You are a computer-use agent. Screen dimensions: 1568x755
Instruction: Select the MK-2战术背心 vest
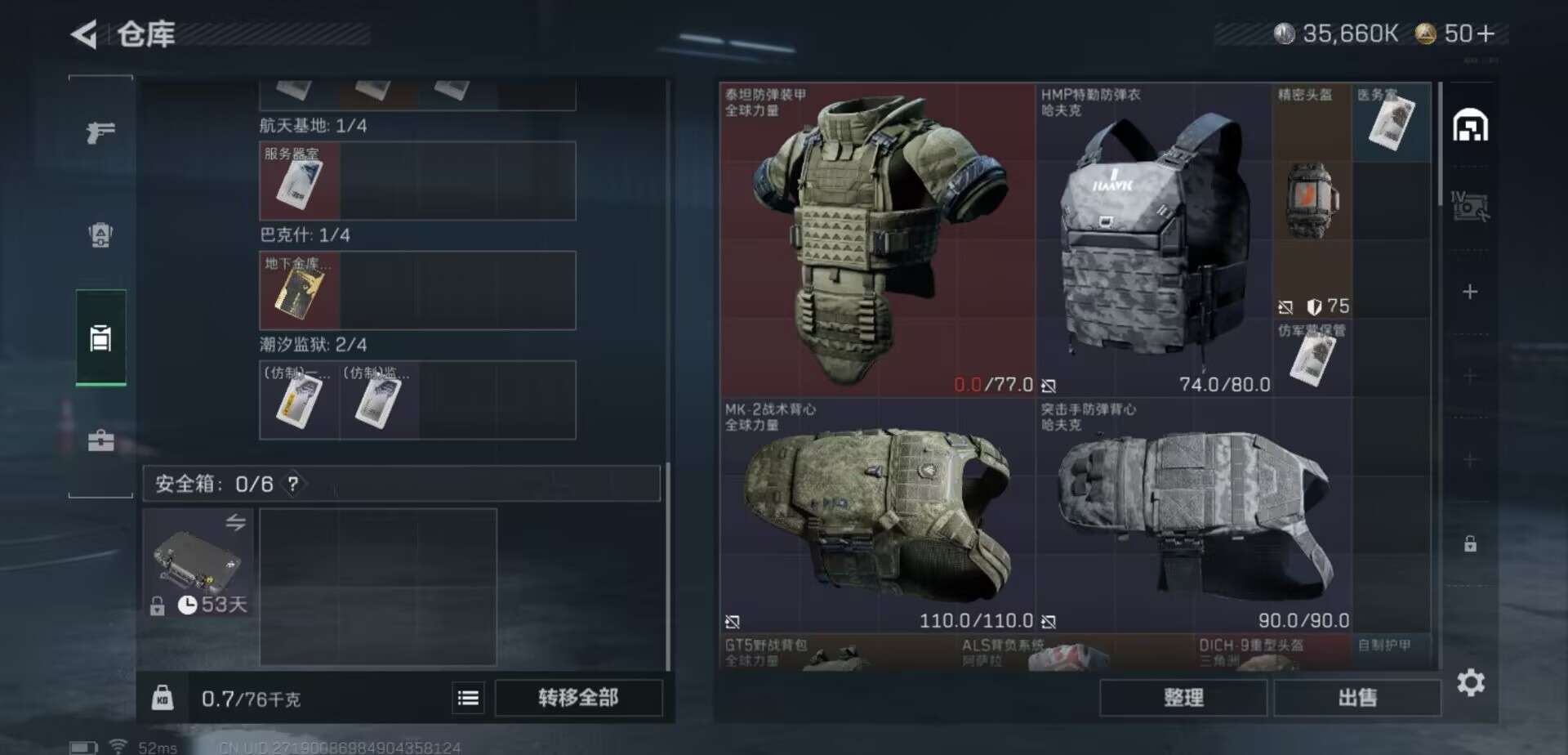tap(877, 516)
